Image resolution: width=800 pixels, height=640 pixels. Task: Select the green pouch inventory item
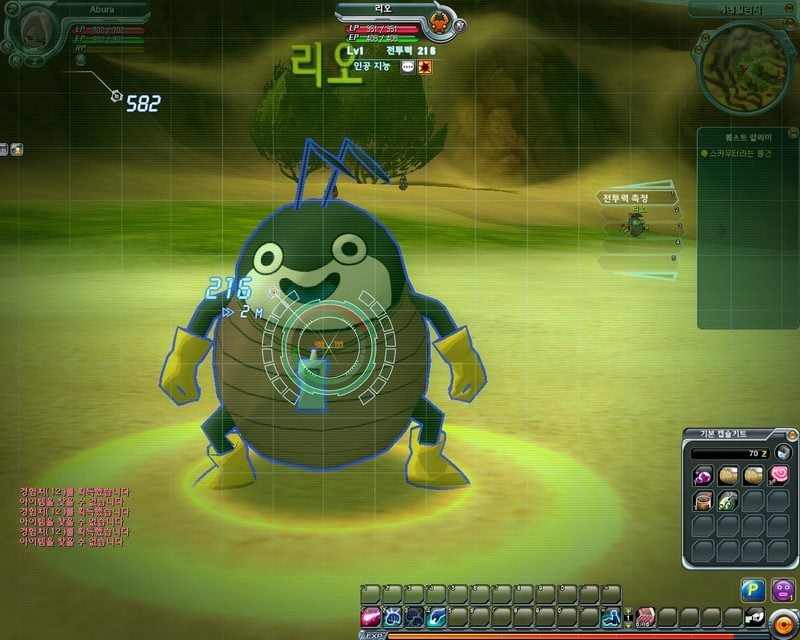click(727, 499)
